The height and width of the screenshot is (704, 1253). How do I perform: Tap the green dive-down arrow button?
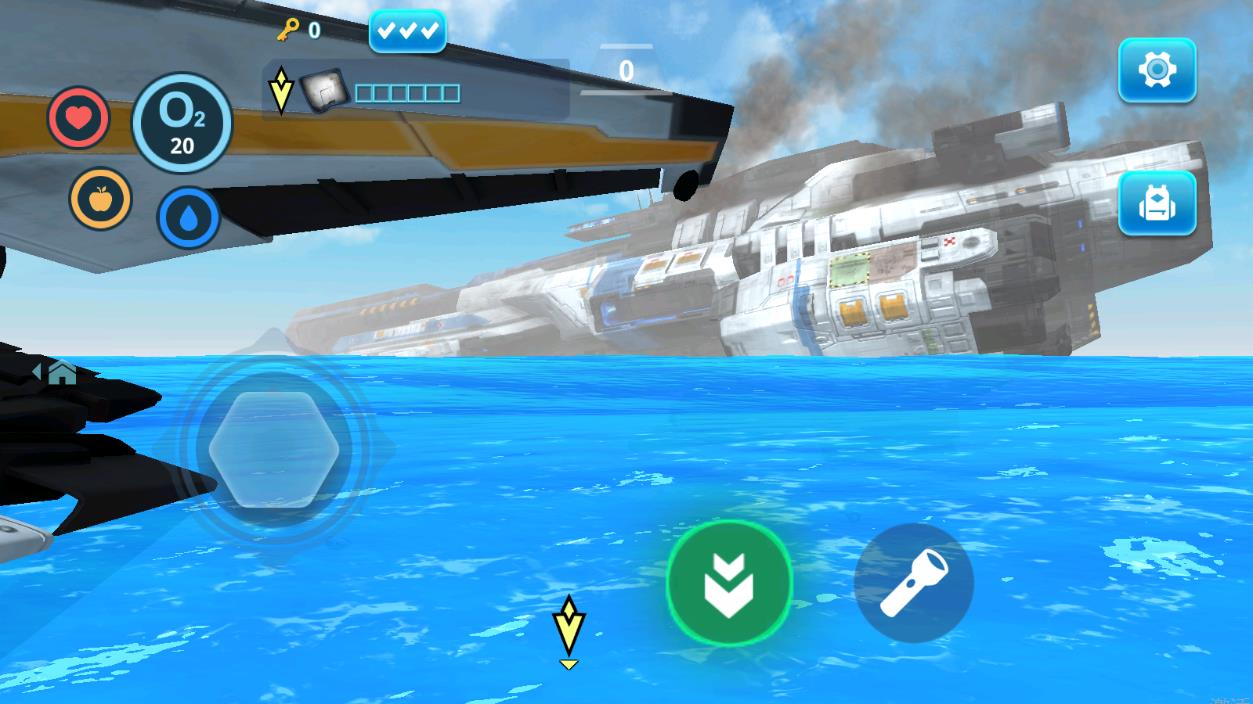(729, 582)
